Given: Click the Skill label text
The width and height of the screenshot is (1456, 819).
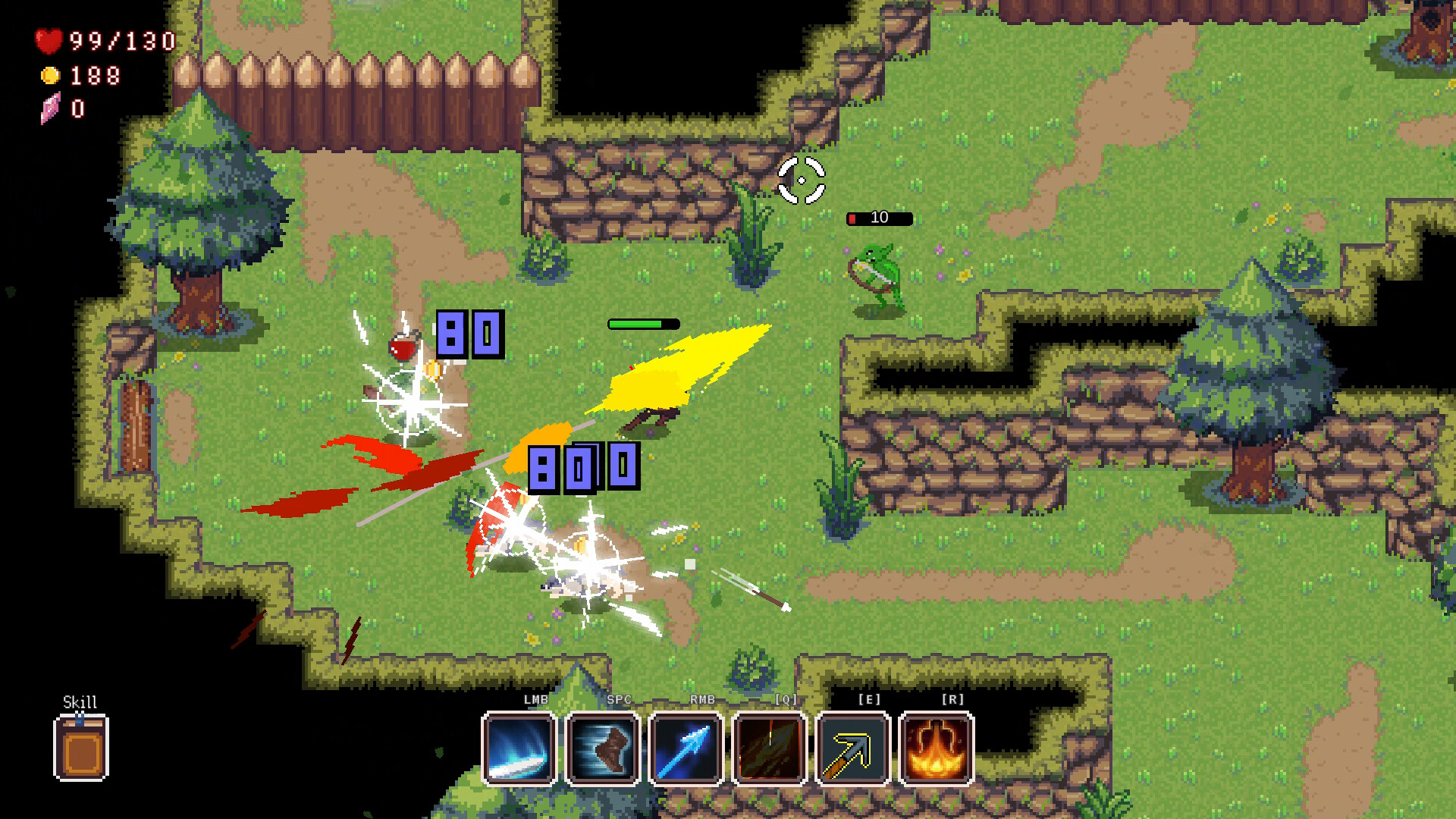Looking at the screenshot, I should tap(80, 701).
